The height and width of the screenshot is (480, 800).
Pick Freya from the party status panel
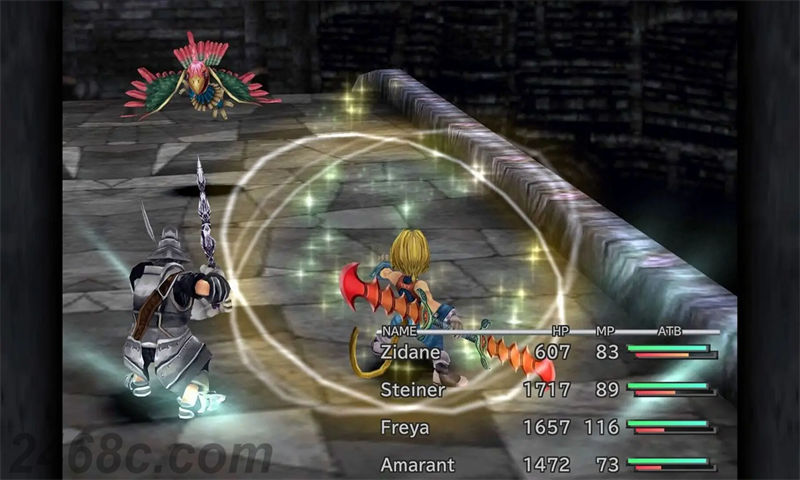(x=405, y=428)
